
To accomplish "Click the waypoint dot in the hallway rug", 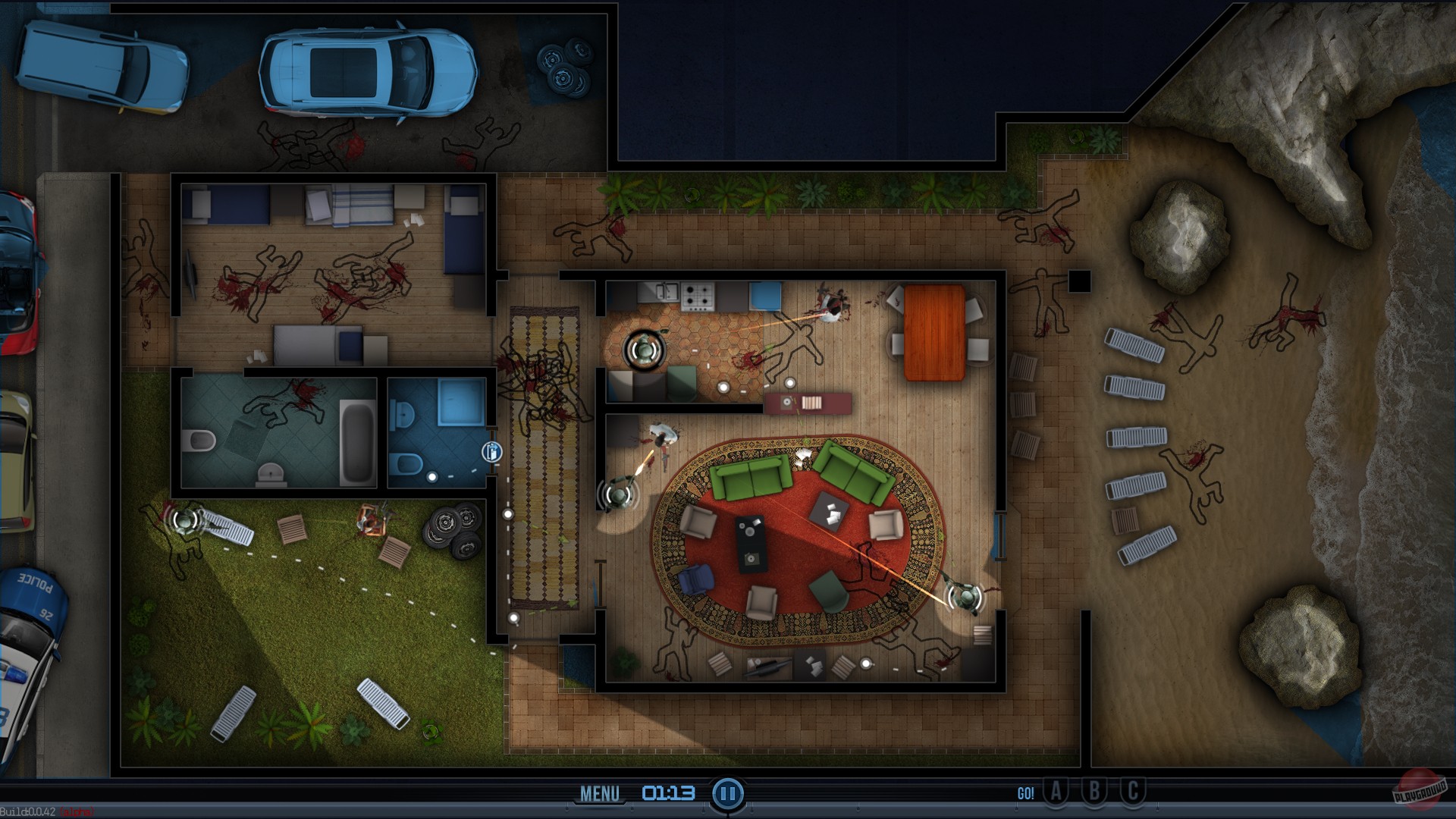I will click(508, 515).
